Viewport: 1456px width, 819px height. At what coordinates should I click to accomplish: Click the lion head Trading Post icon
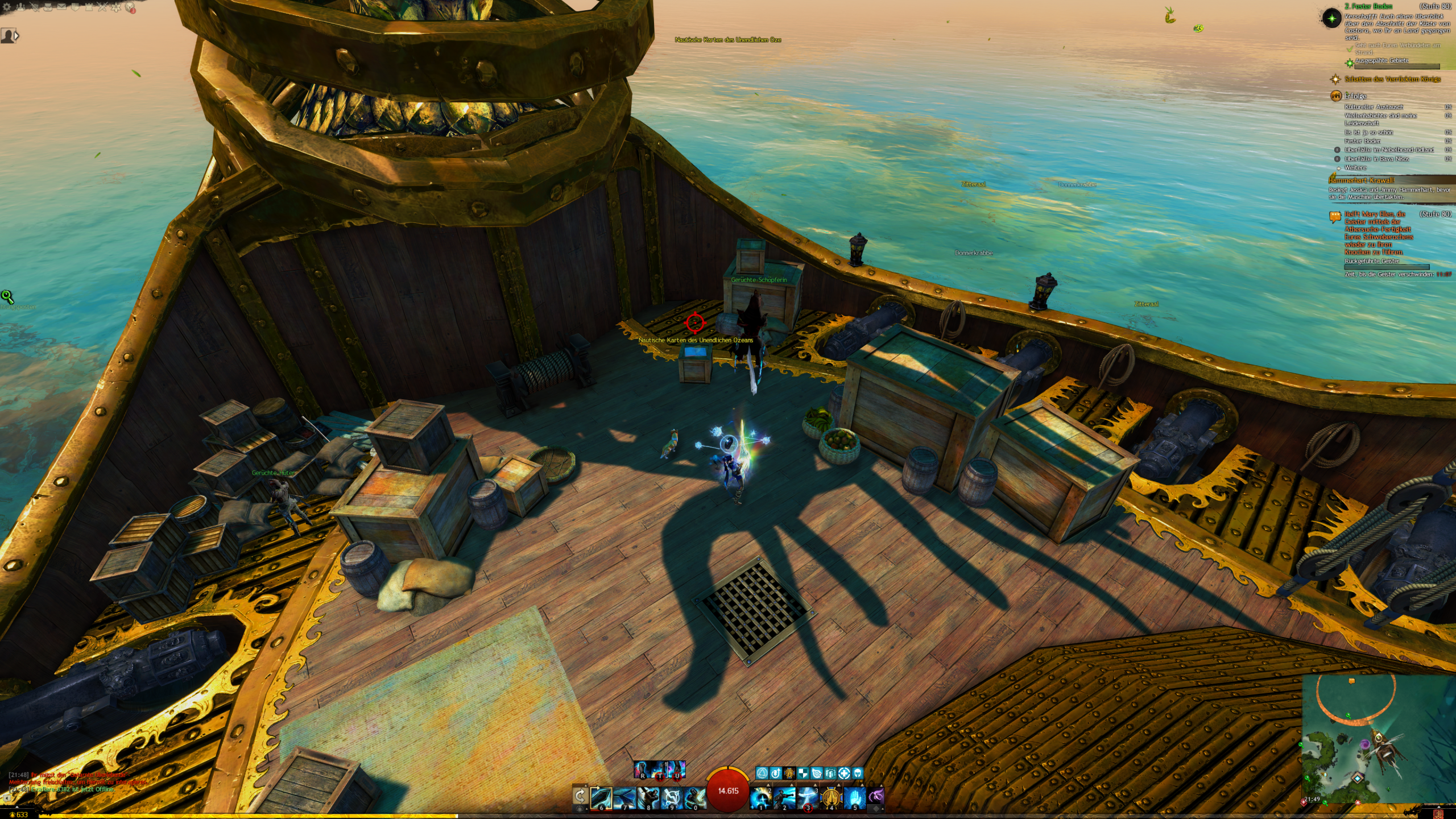(x=130, y=8)
